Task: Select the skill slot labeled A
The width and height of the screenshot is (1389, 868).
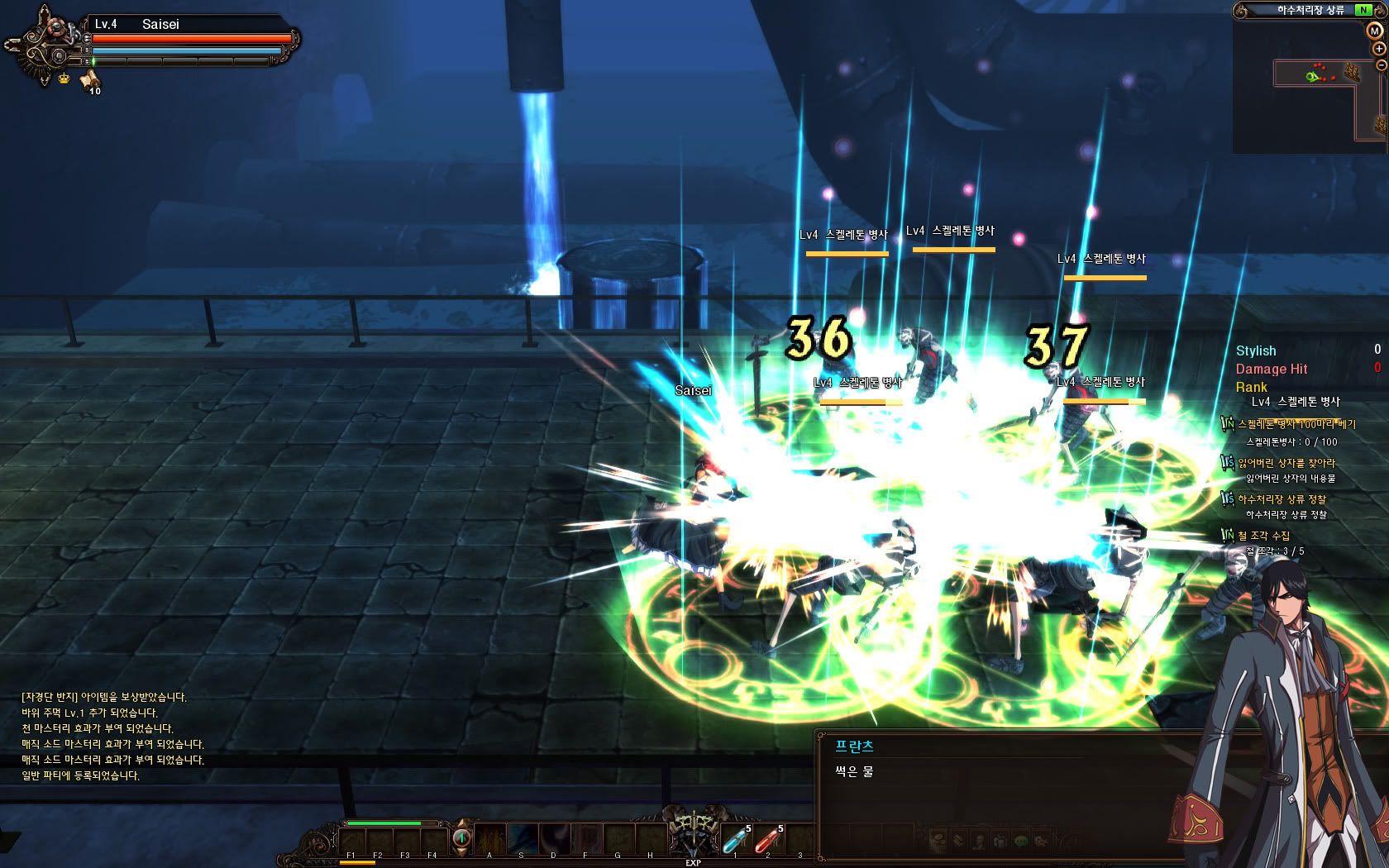Action: tap(489, 838)
